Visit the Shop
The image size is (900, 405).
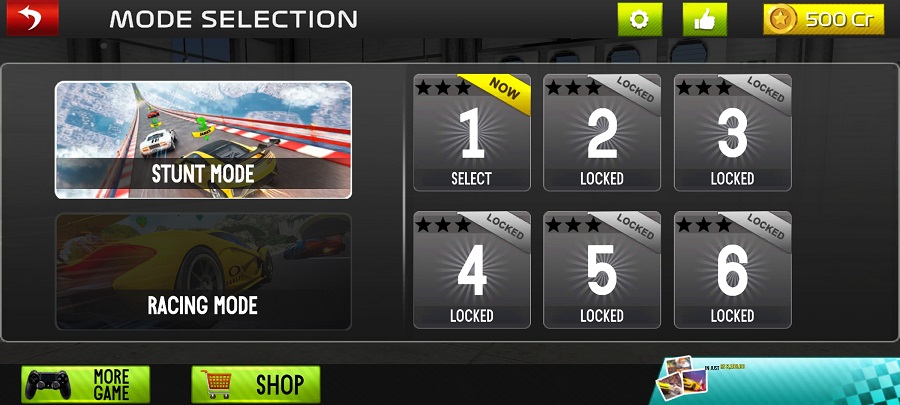pyautogui.click(x=256, y=384)
